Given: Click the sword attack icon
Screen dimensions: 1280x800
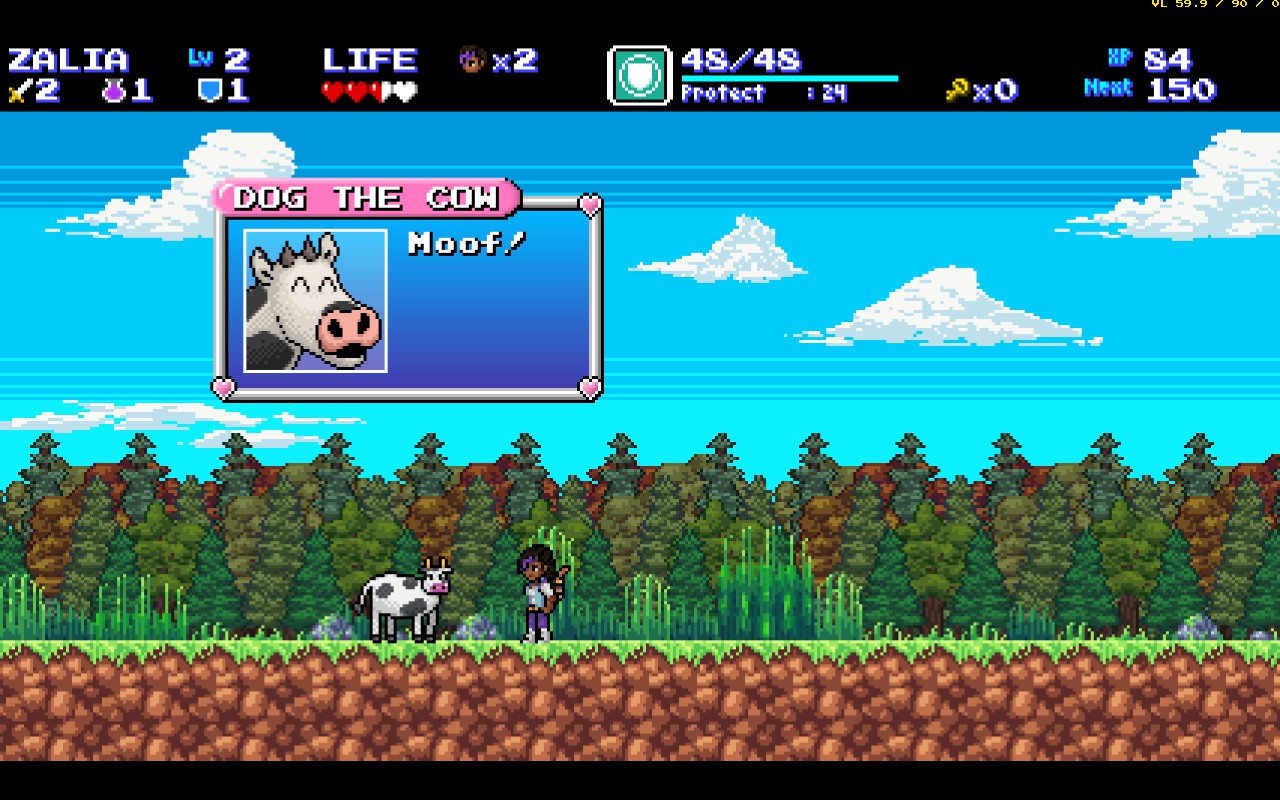Looking at the screenshot, I should [x=18, y=92].
